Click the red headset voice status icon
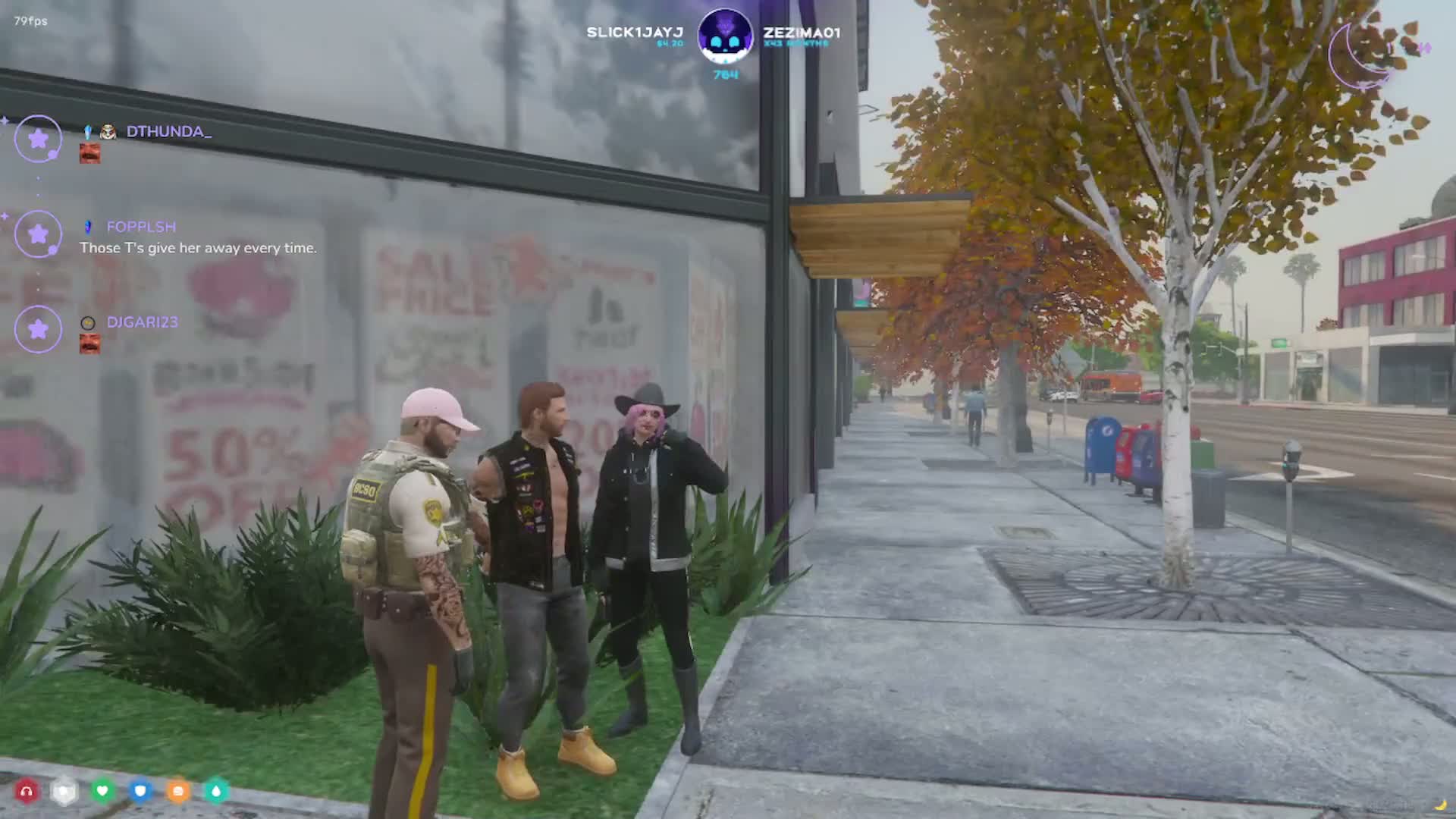This screenshot has height=819, width=1456. tap(27, 792)
